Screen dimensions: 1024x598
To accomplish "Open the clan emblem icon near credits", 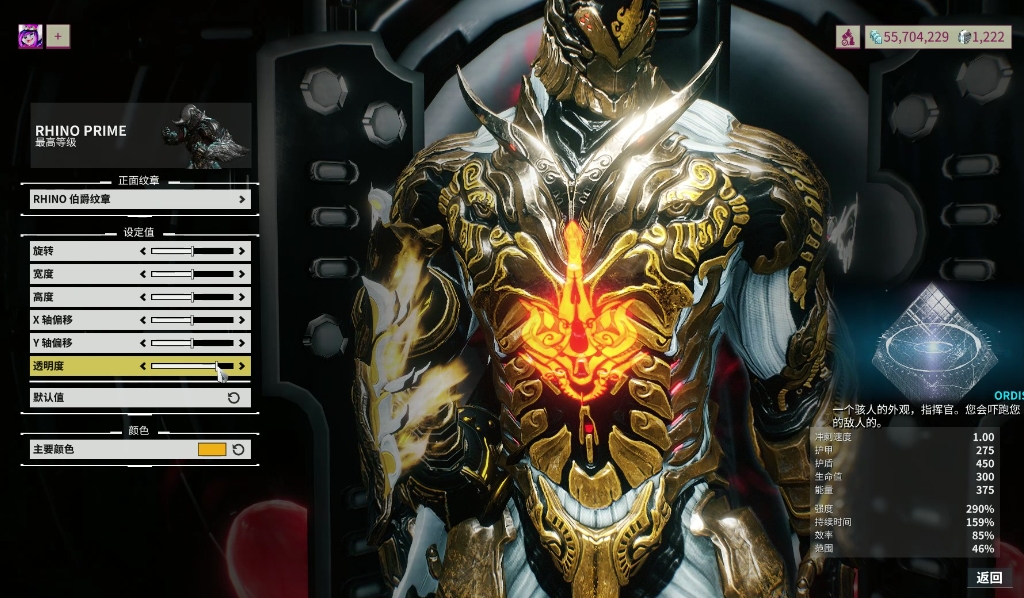I will point(847,37).
